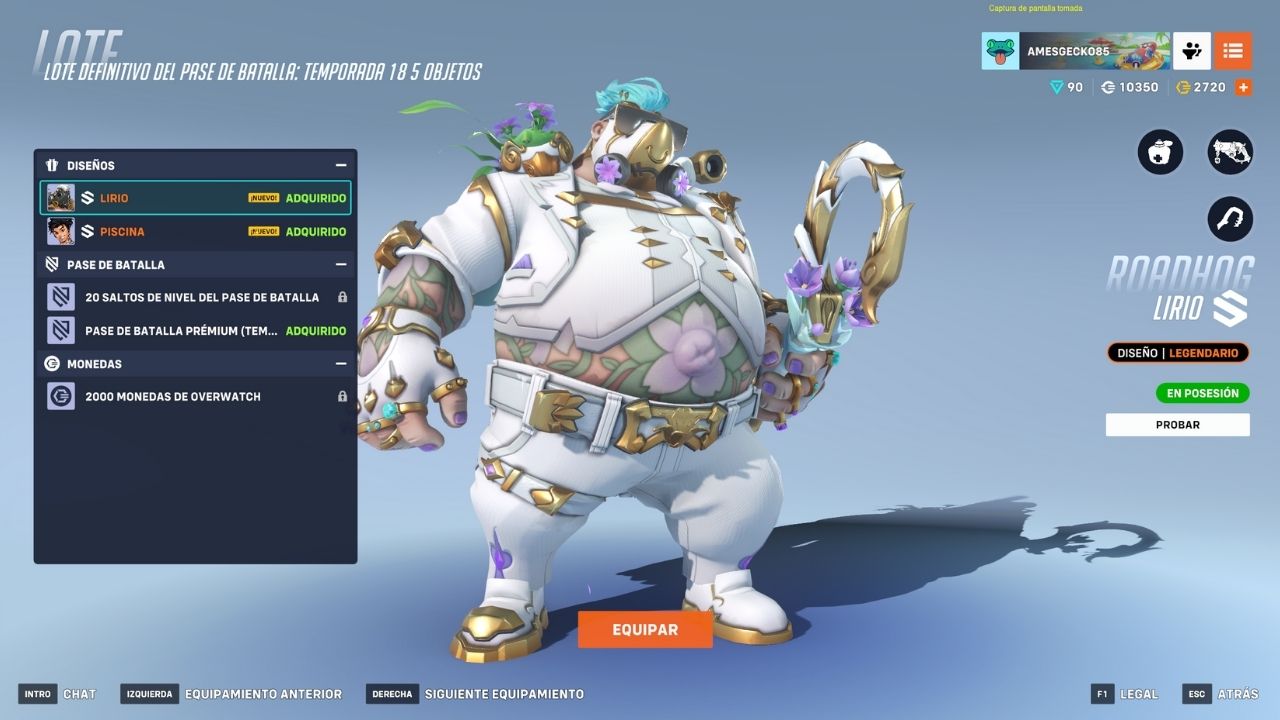Open the social friends icon
1280x720 pixels.
(x=1192, y=51)
